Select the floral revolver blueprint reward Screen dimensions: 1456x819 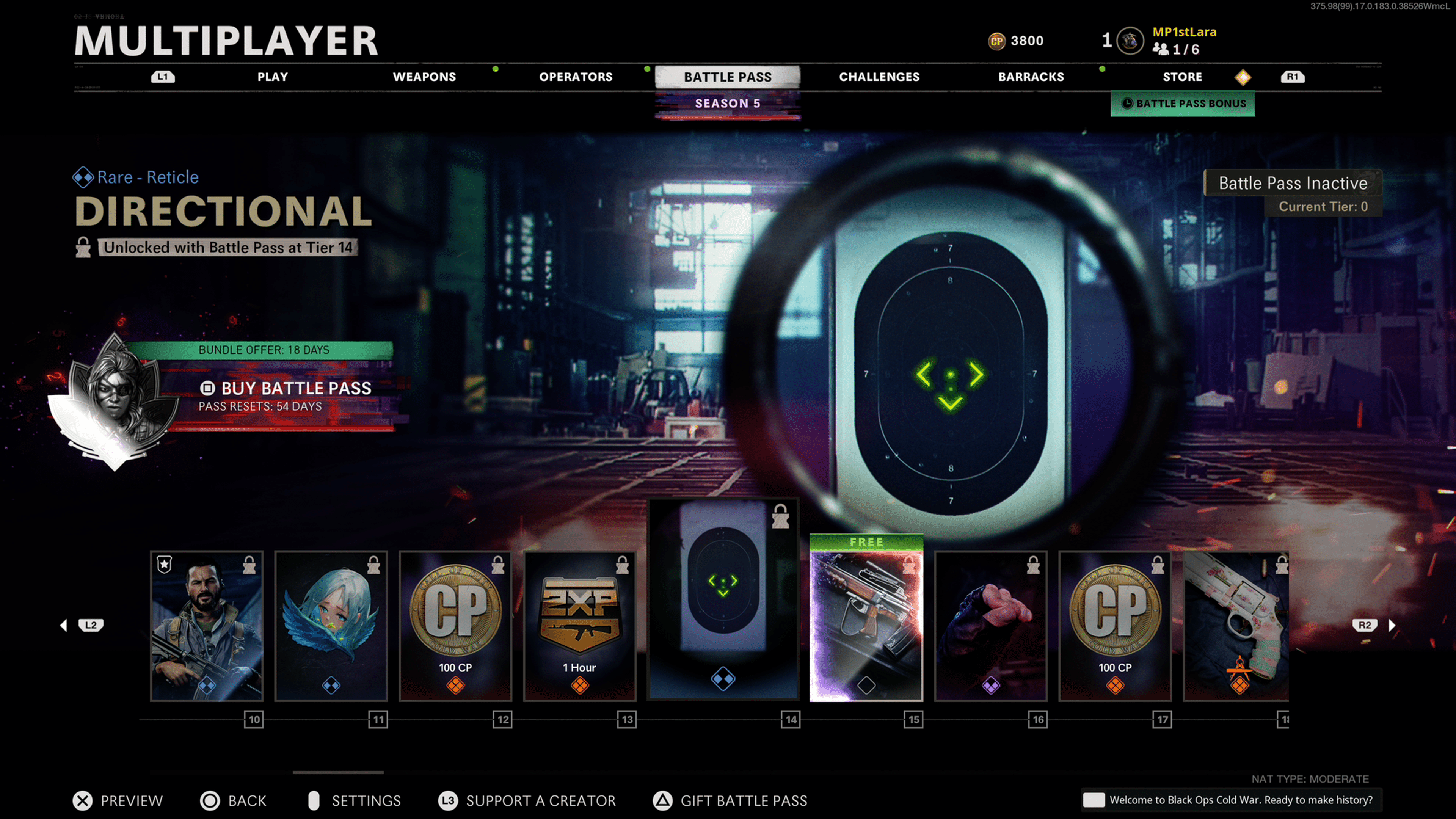(x=1236, y=626)
